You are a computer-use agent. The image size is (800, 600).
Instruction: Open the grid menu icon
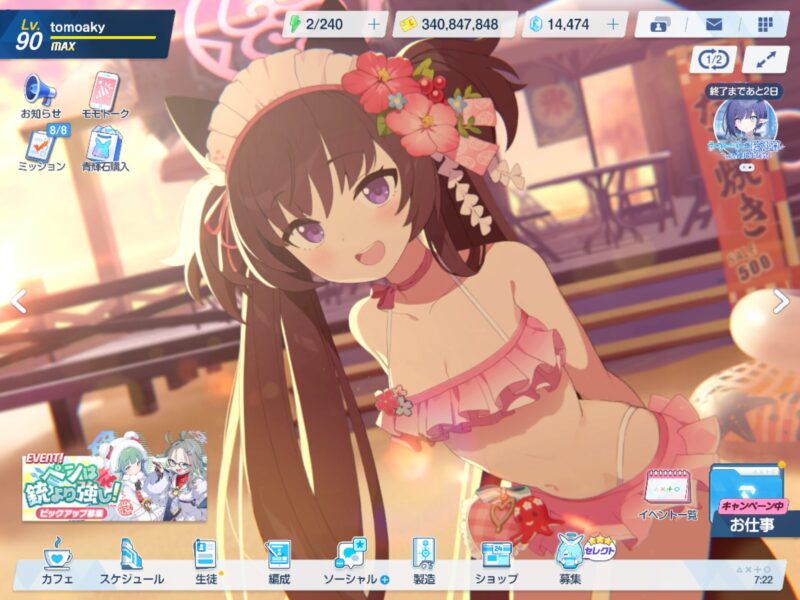click(765, 24)
